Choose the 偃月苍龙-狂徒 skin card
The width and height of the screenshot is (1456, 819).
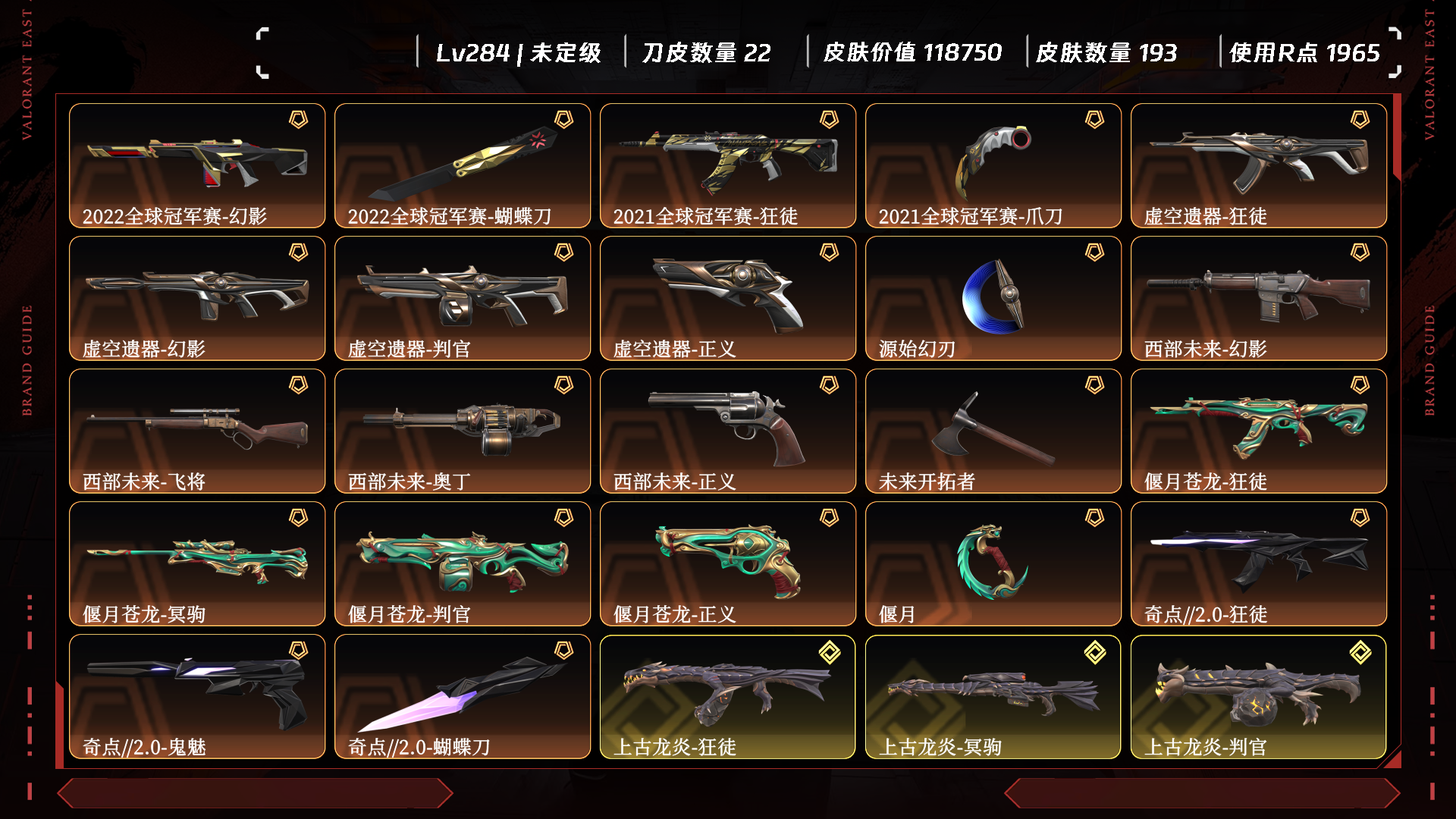1259,431
